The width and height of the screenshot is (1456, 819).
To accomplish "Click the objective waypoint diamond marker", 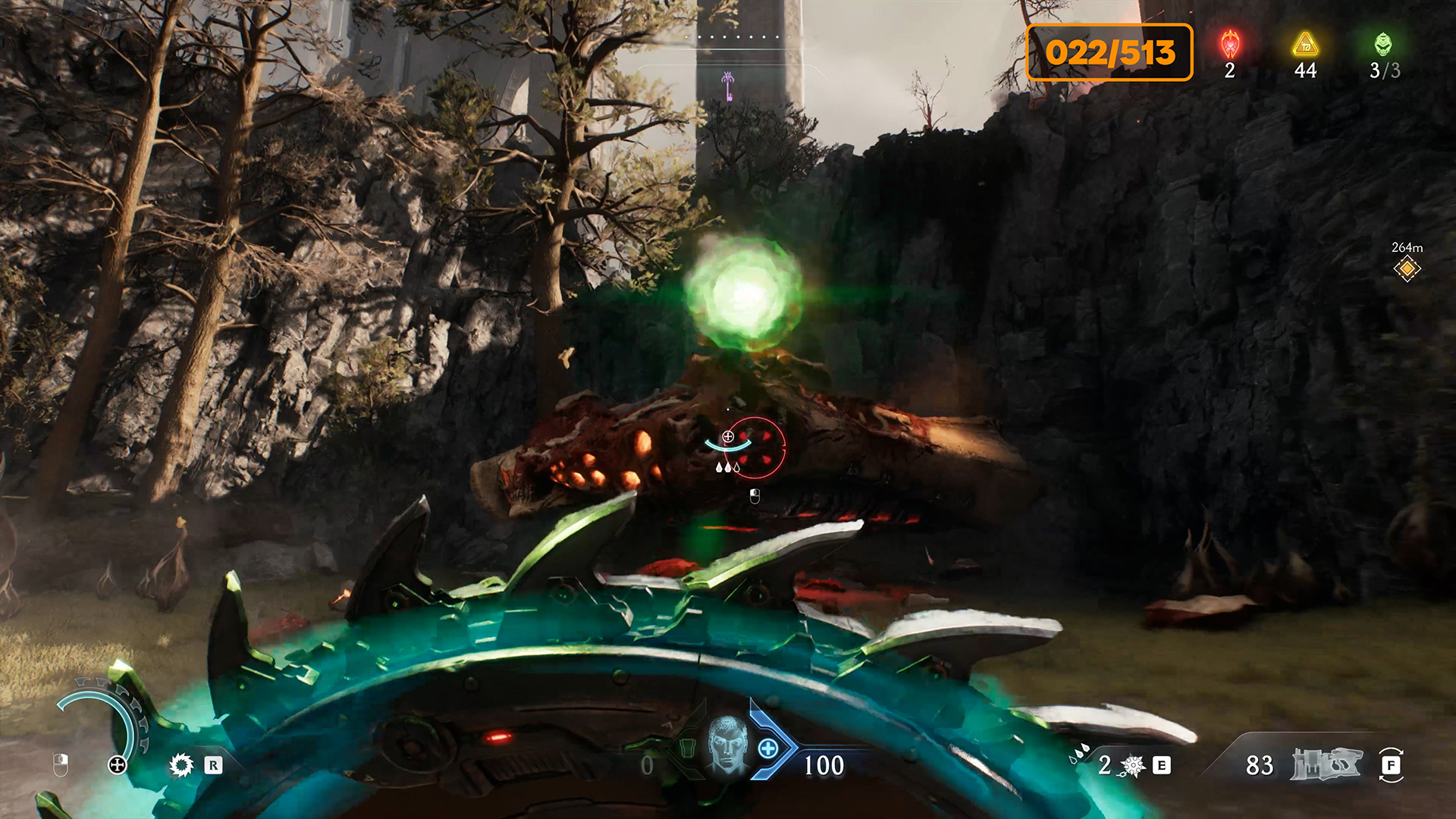I will [1407, 269].
